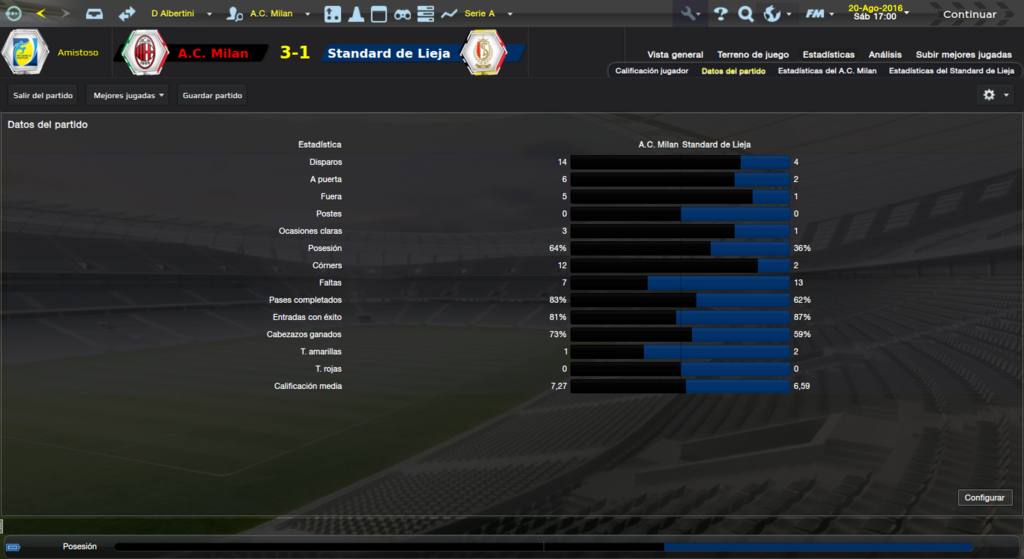The width and height of the screenshot is (1024, 559).
Task: Show the Estadísticas tab
Action: point(828,55)
